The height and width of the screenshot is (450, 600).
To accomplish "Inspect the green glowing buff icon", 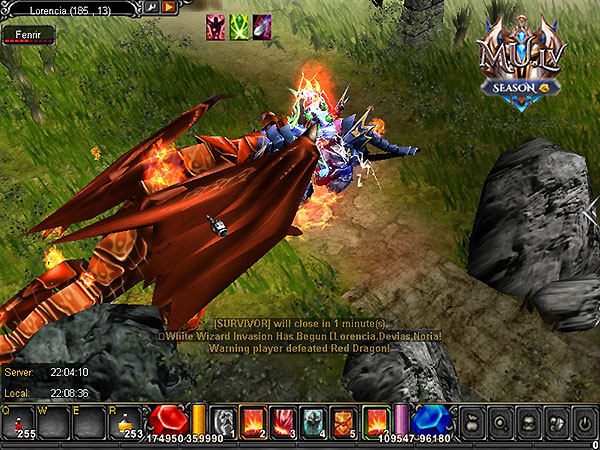I will [x=239, y=27].
